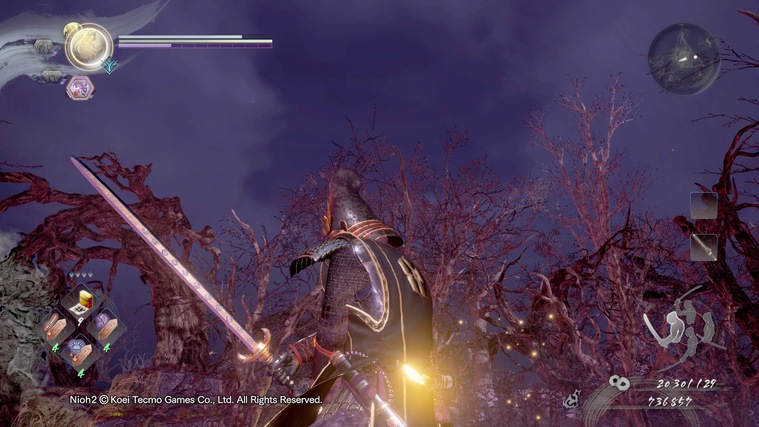Choose the empty weapon slot above the sword
Screen dimensions: 759x427
(703, 206)
